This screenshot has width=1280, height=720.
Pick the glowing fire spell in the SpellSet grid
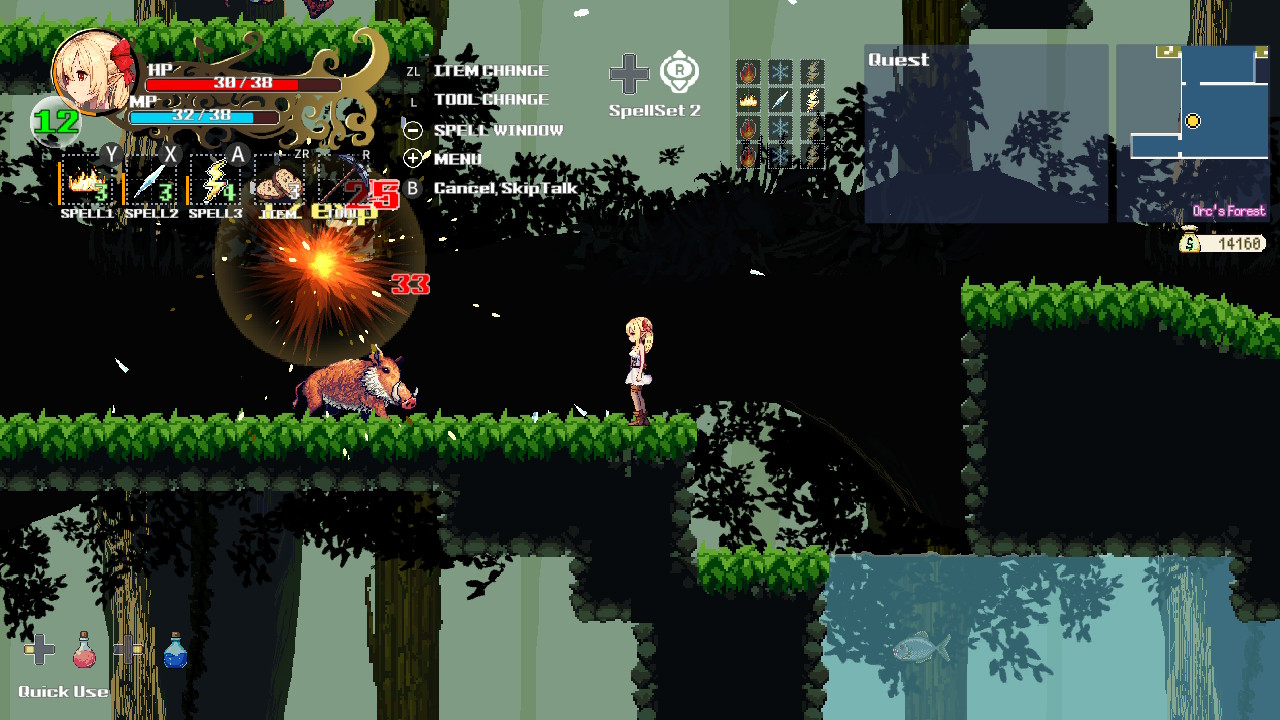pyautogui.click(x=747, y=98)
